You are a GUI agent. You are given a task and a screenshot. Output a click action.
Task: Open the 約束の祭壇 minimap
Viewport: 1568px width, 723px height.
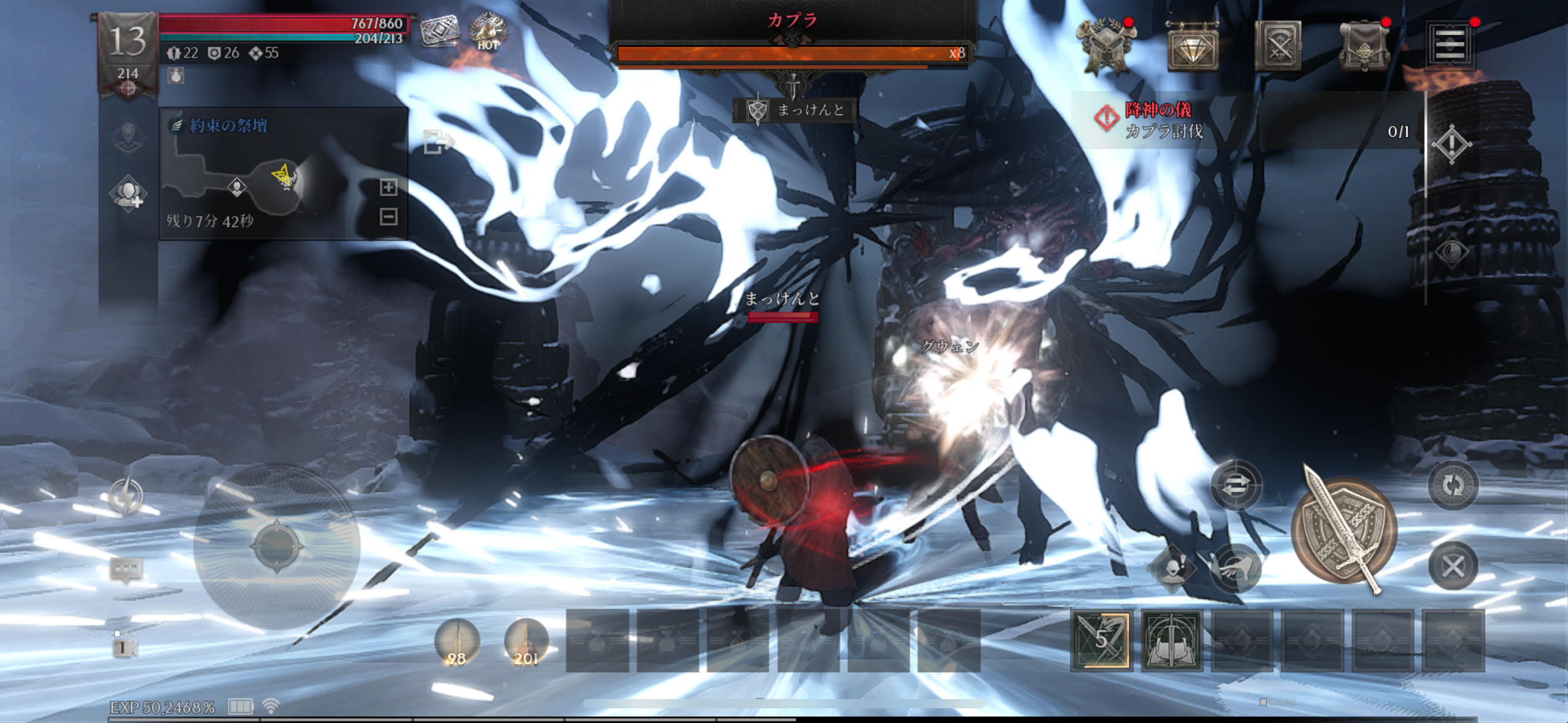click(x=270, y=178)
